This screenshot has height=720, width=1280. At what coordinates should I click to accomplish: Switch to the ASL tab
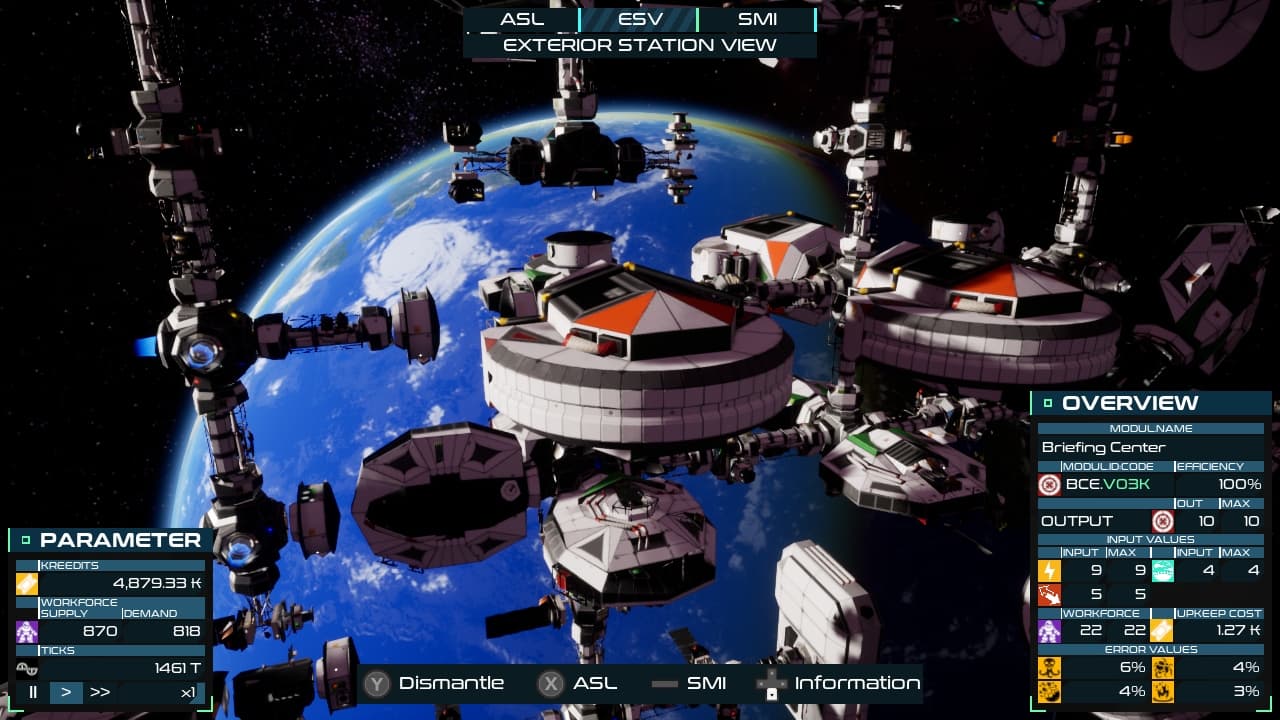(x=521, y=18)
